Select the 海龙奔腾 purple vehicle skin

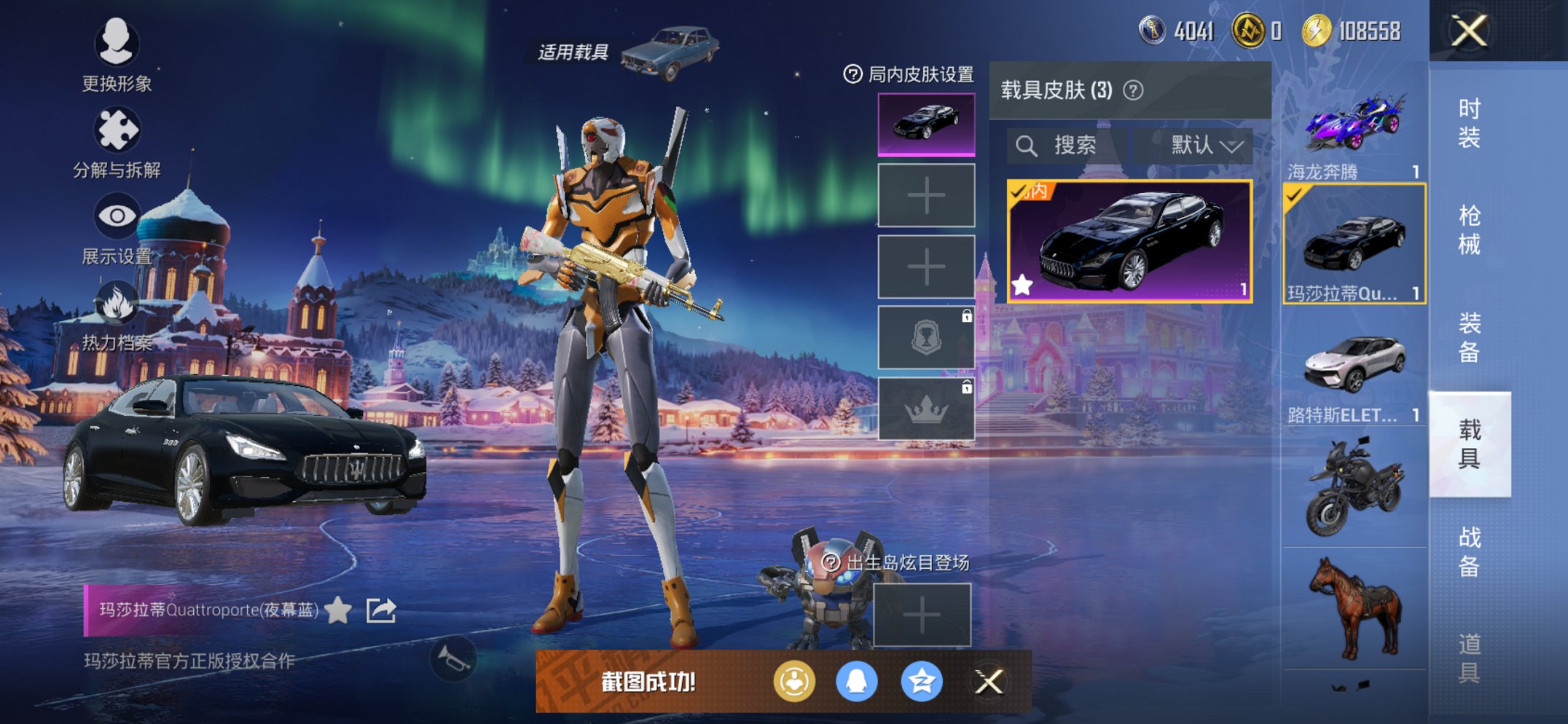(x=1354, y=130)
